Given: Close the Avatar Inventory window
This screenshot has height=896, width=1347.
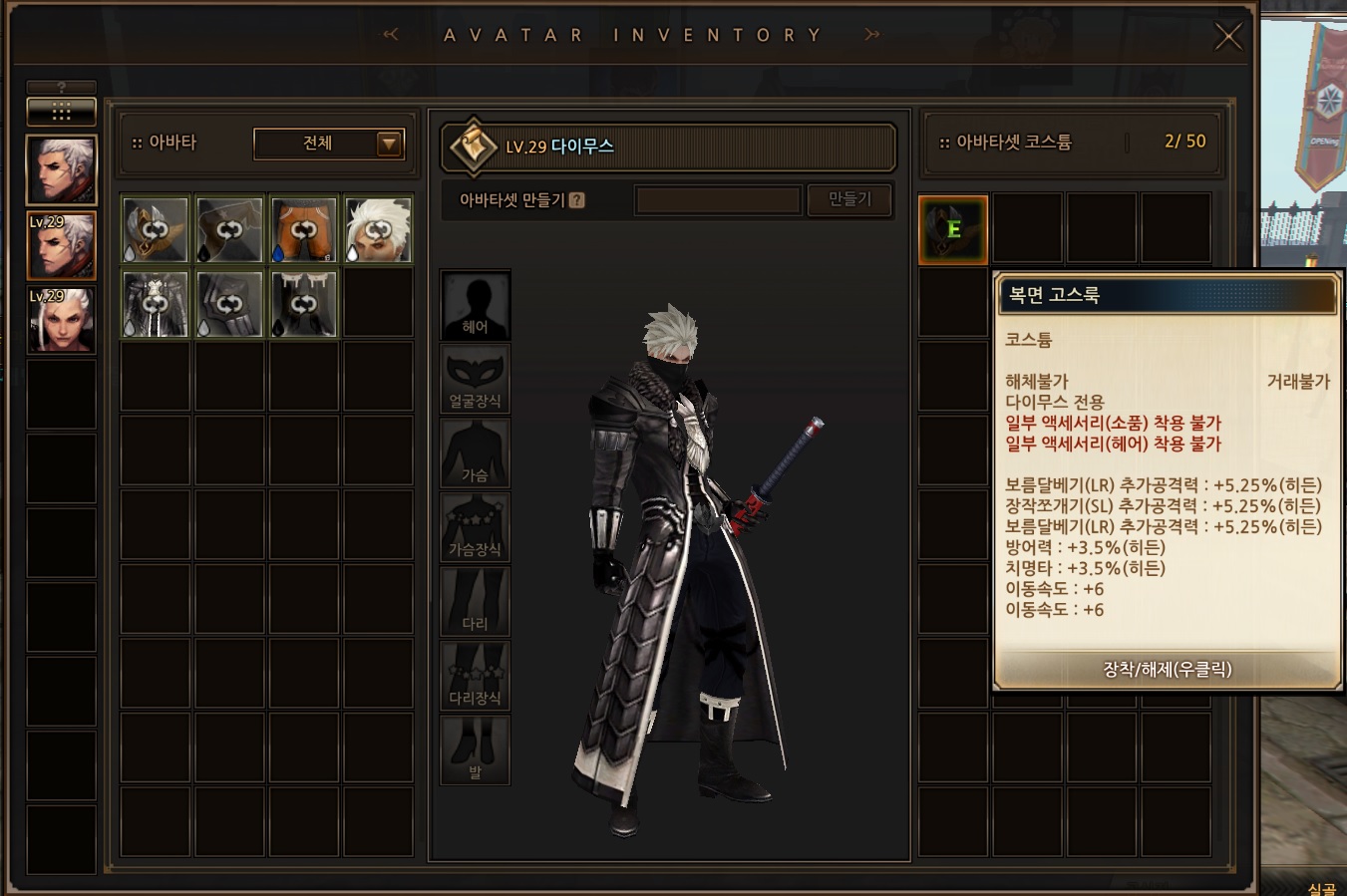Looking at the screenshot, I should (x=1227, y=37).
